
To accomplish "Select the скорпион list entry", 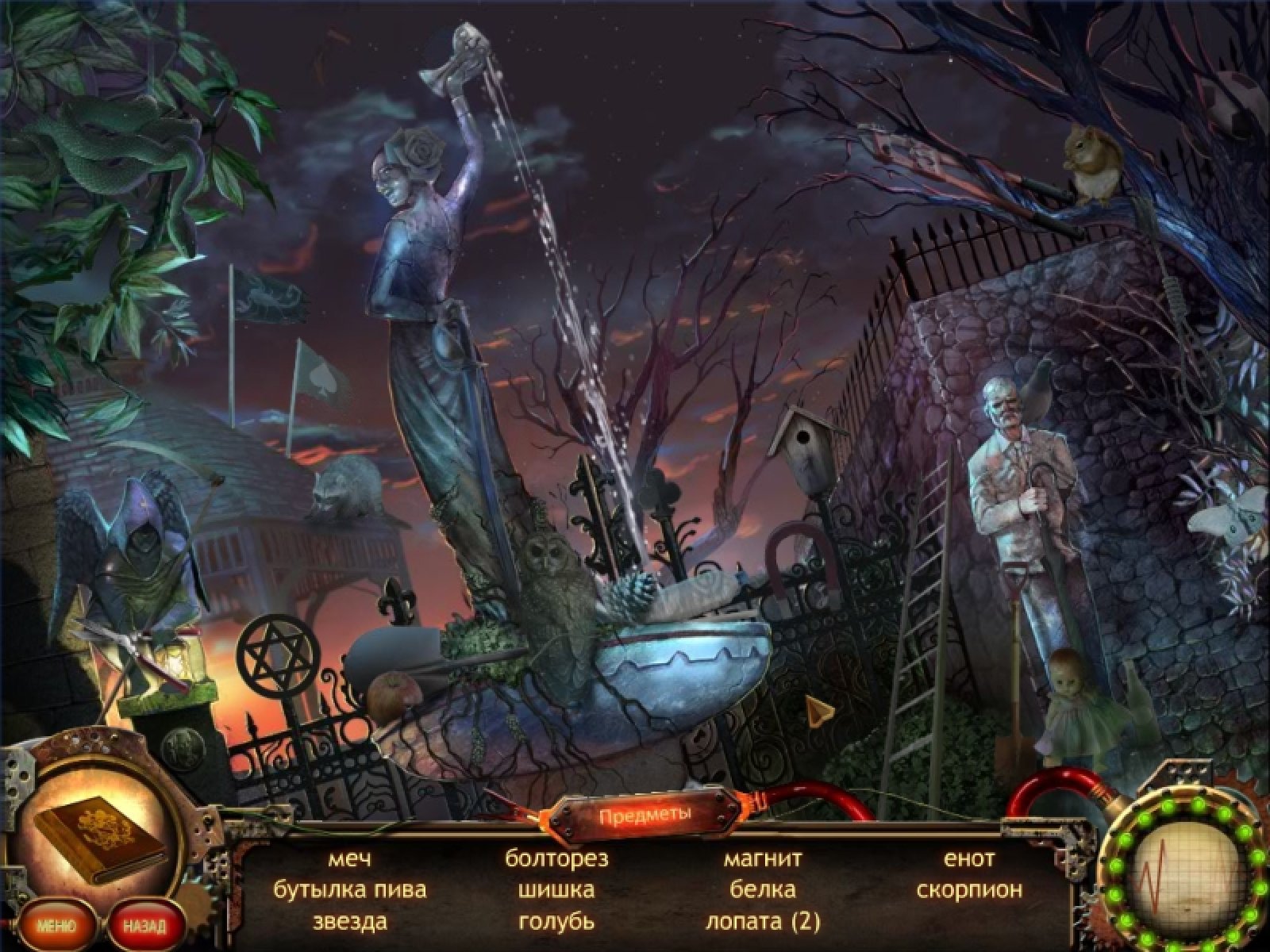I will [x=969, y=890].
